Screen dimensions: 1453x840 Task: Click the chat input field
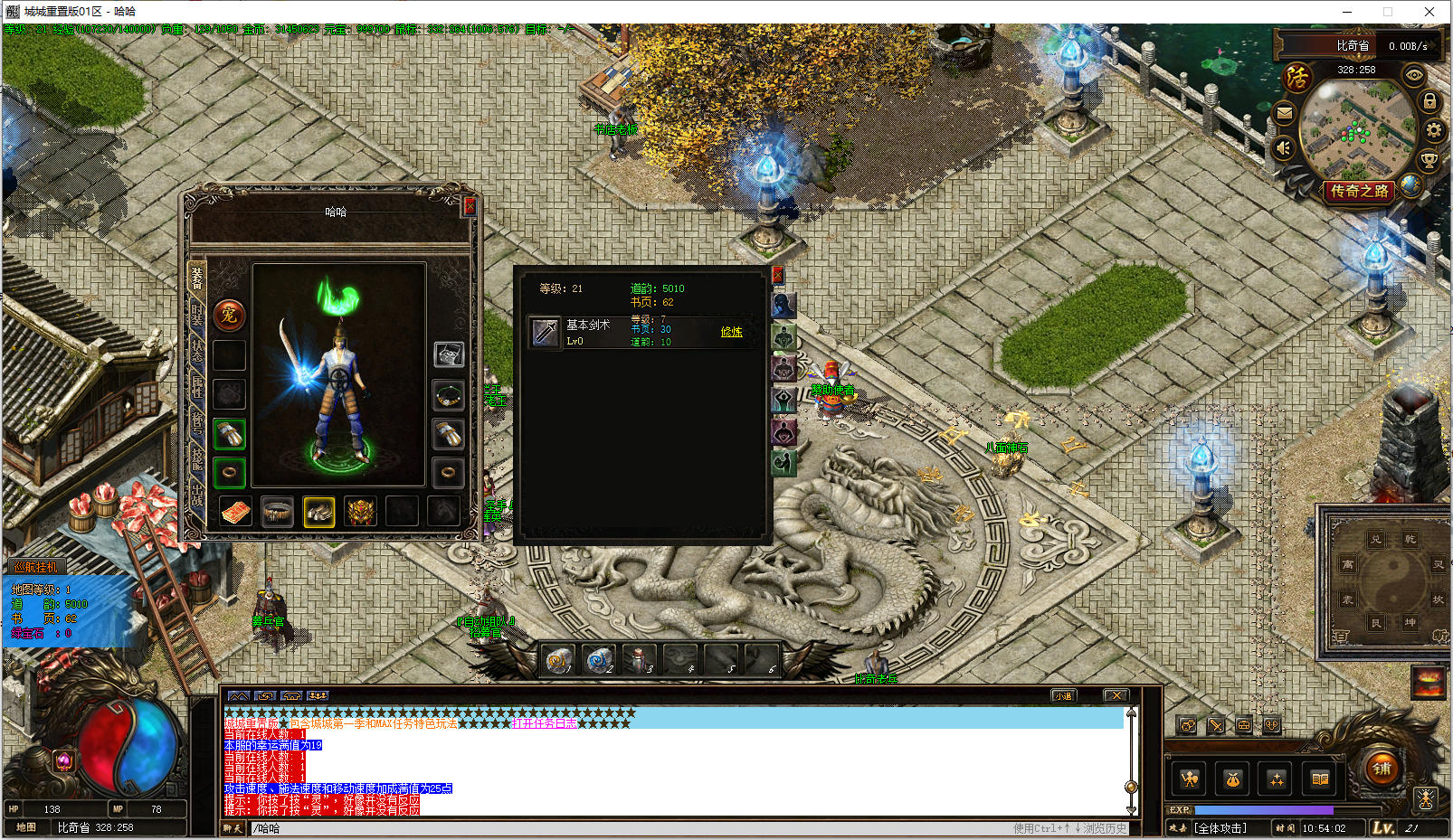[633, 828]
